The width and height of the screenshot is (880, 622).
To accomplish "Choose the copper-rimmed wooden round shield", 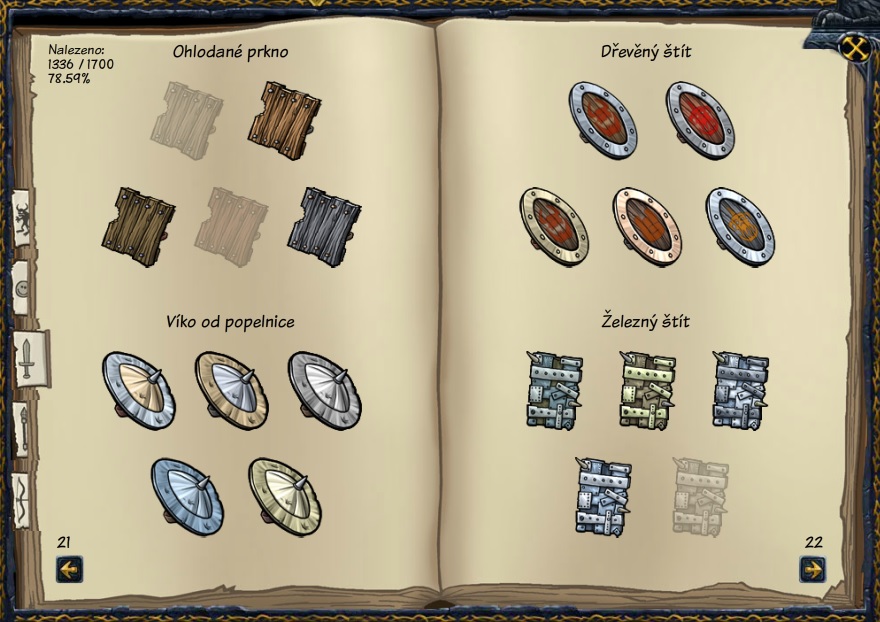I will (646, 225).
